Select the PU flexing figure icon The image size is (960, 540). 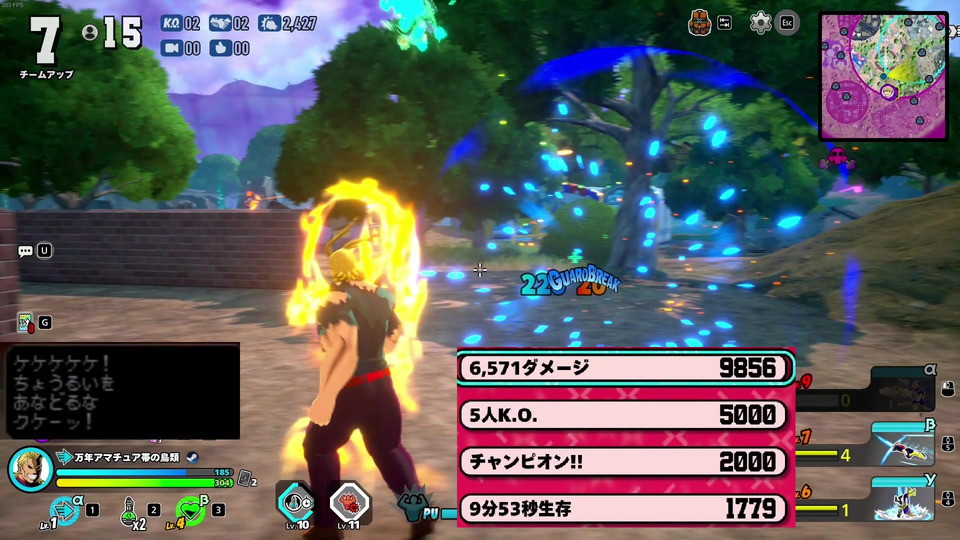(417, 503)
